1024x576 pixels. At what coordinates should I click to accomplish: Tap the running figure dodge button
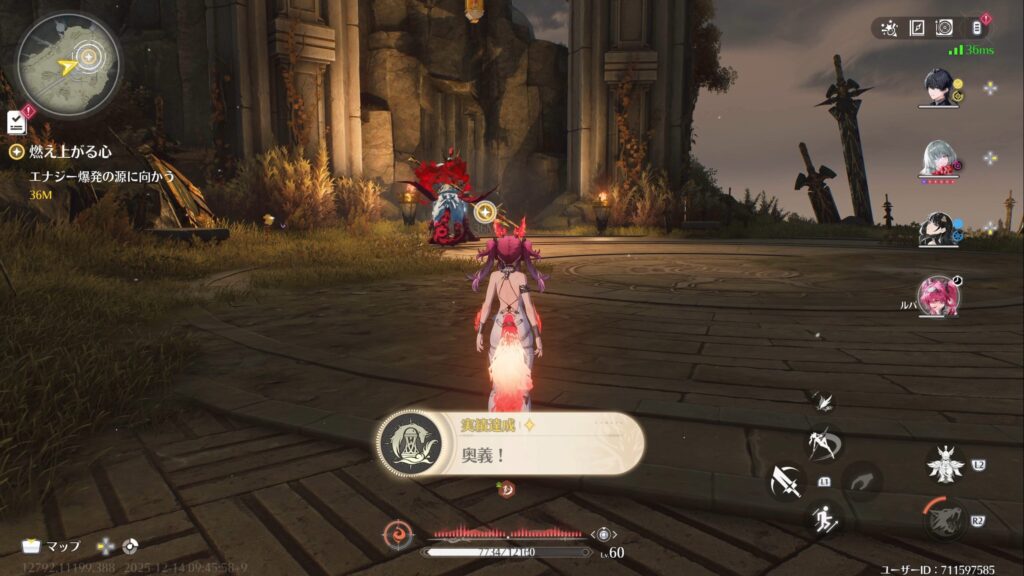(x=825, y=518)
